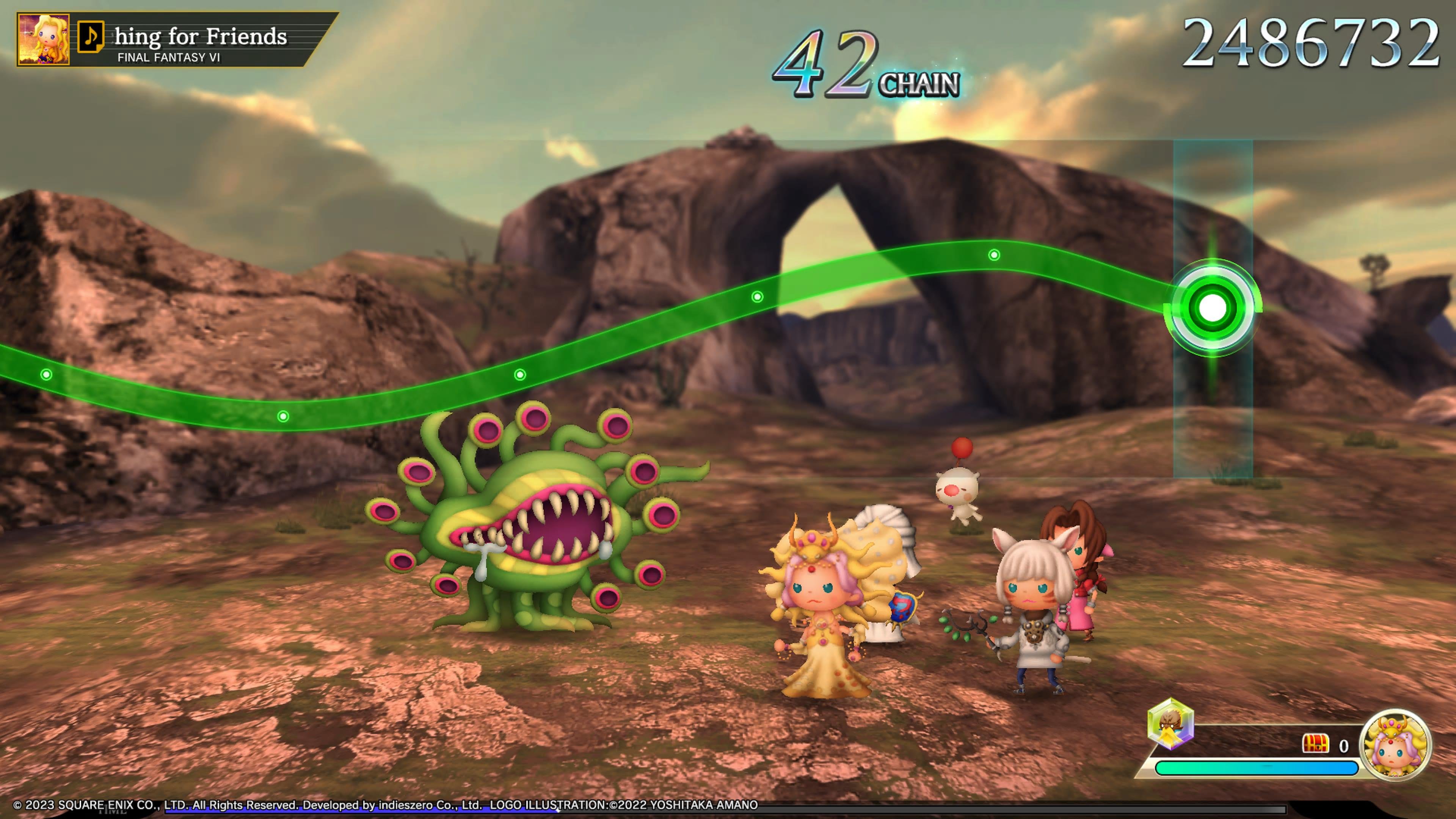1456x819 pixels.
Task: Click the party leader's round portrait
Action: coord(1395,745)
